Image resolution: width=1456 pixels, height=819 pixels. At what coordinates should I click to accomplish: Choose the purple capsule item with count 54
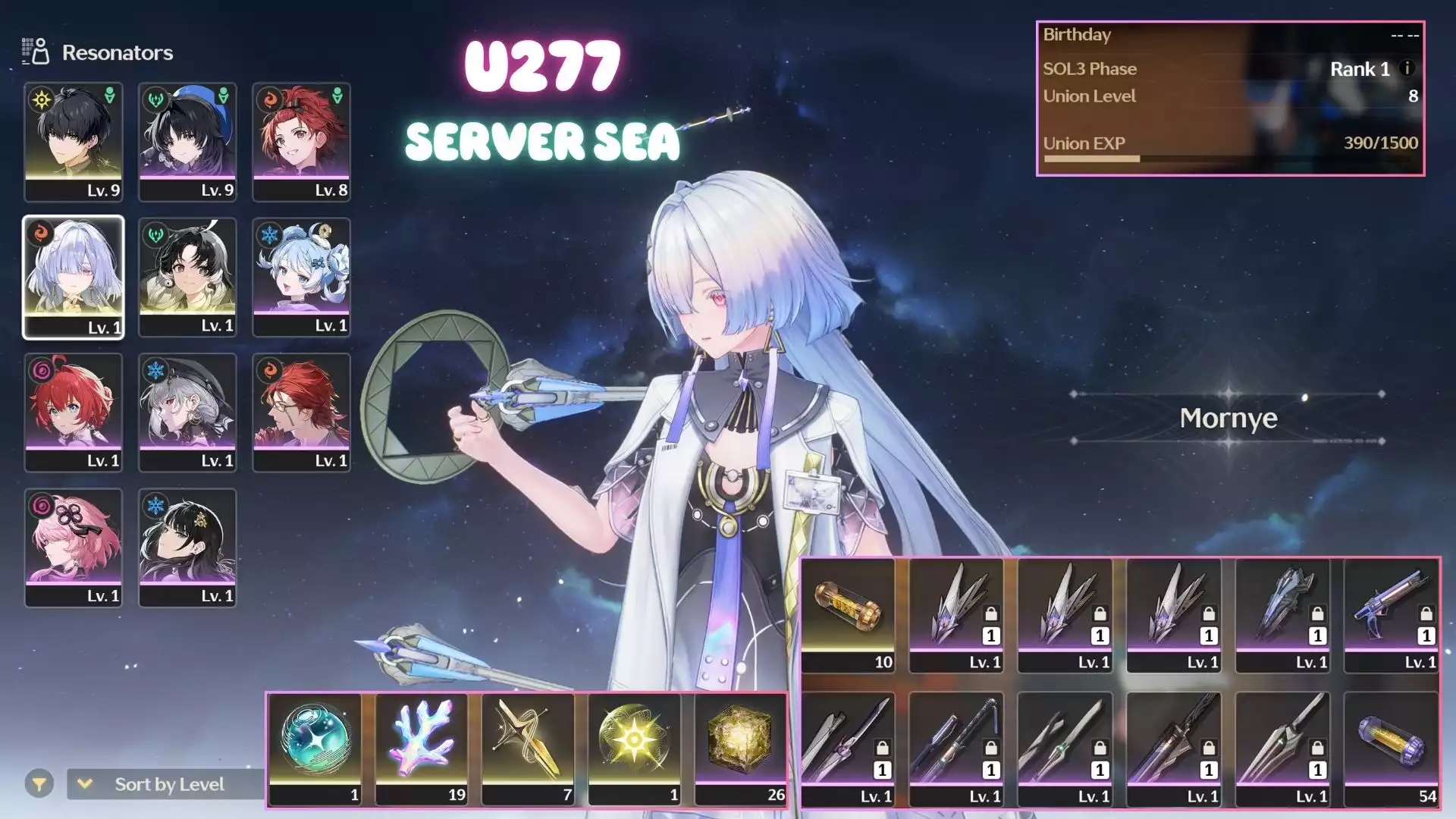point(1391,748)
